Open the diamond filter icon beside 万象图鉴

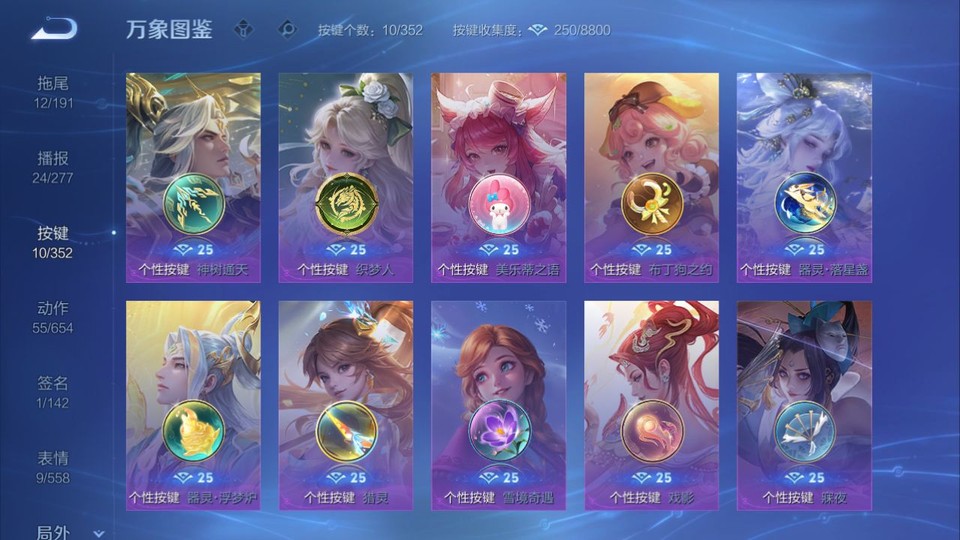(243, 29)
